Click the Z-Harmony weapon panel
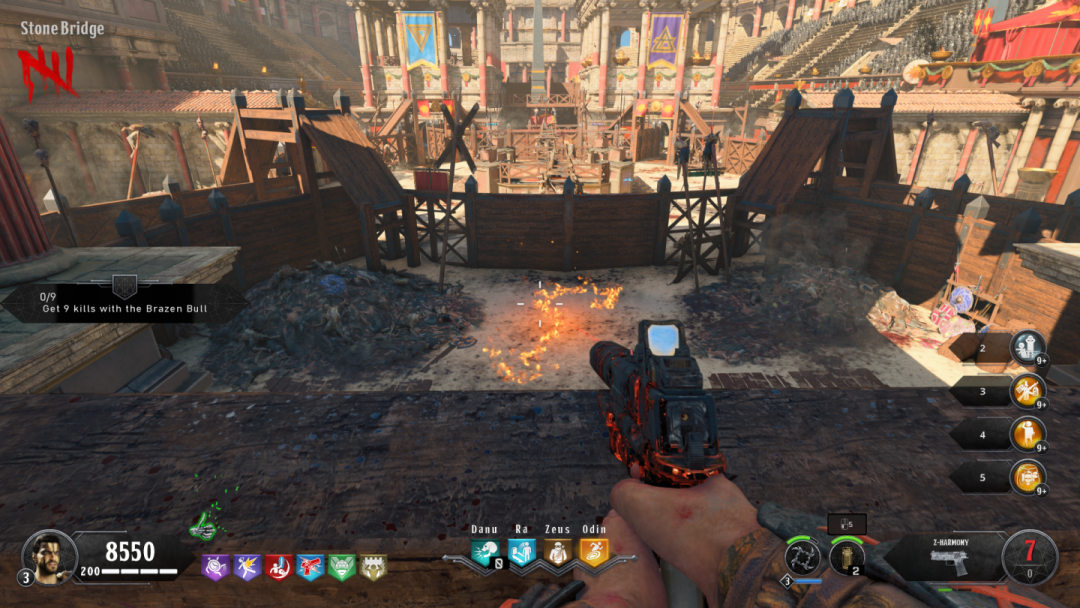The width and height of the screenshot is (1080, 608). 944,556
